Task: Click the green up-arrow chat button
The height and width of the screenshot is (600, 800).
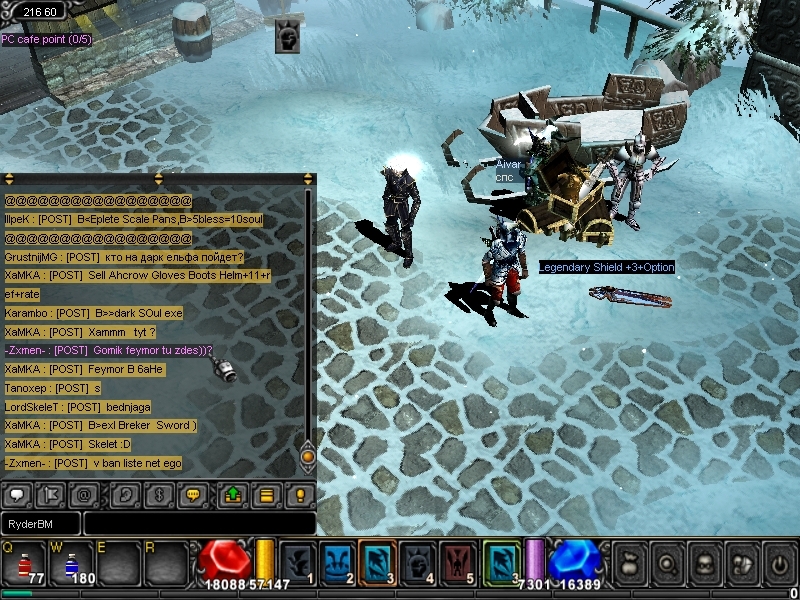Action: [x=233, y=494]
